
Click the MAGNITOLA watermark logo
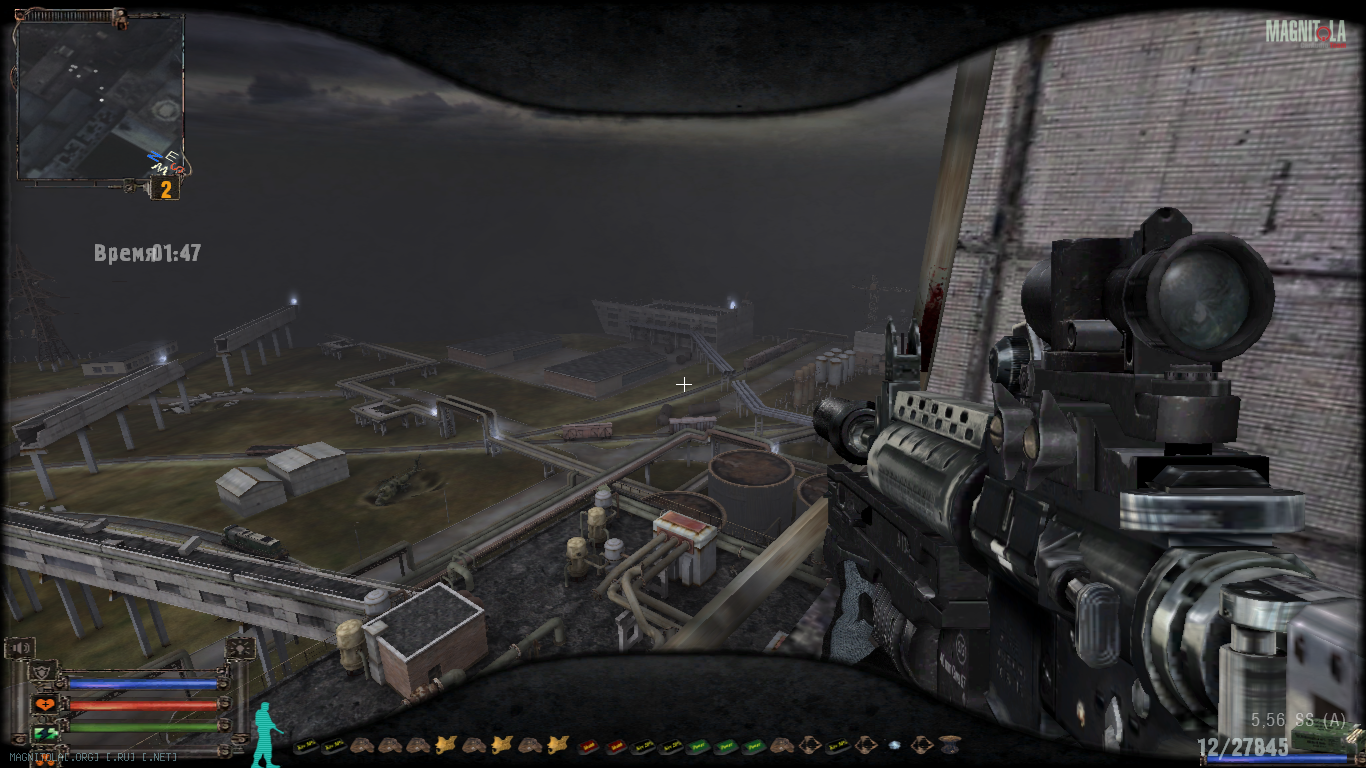(x=1305, y=32)
